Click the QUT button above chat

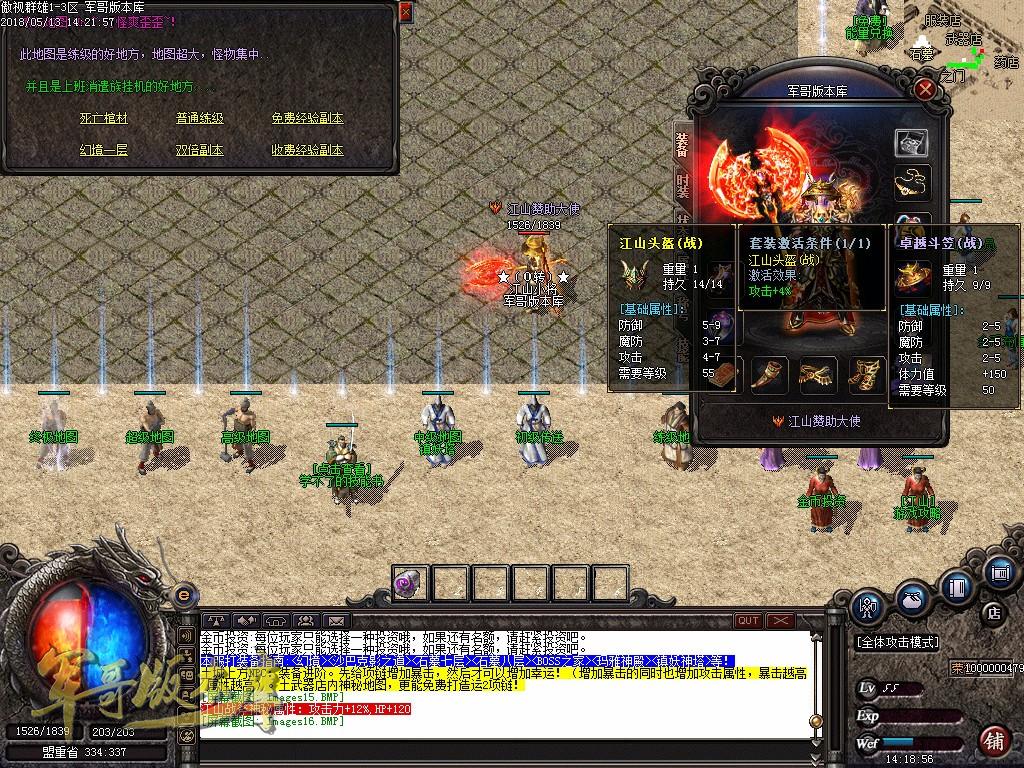[x=748, y=621]
